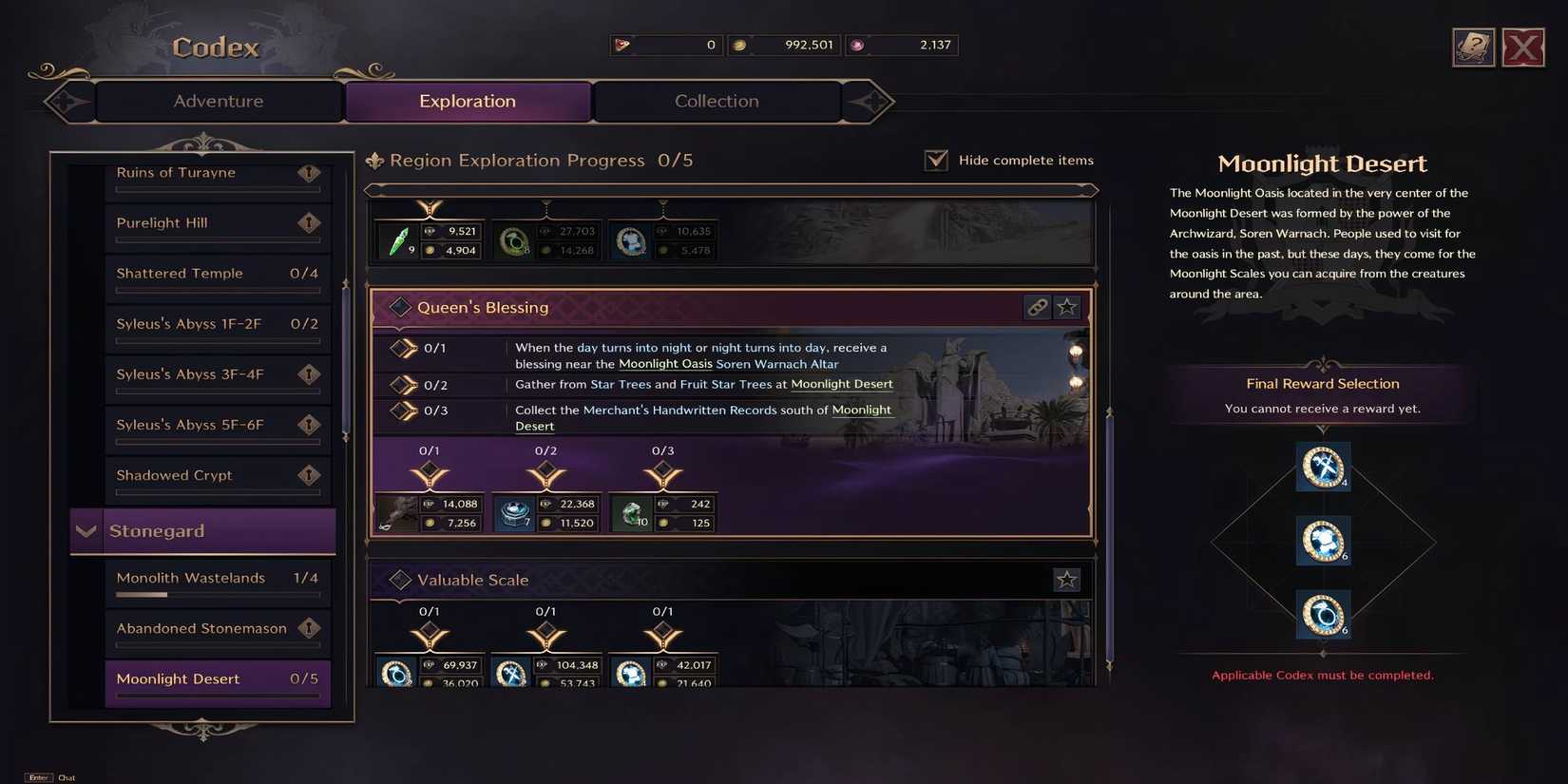Screen dimensions: 1568x784
Task: Collapse the Stonegard region group
Action: click(x=86, y=530)
